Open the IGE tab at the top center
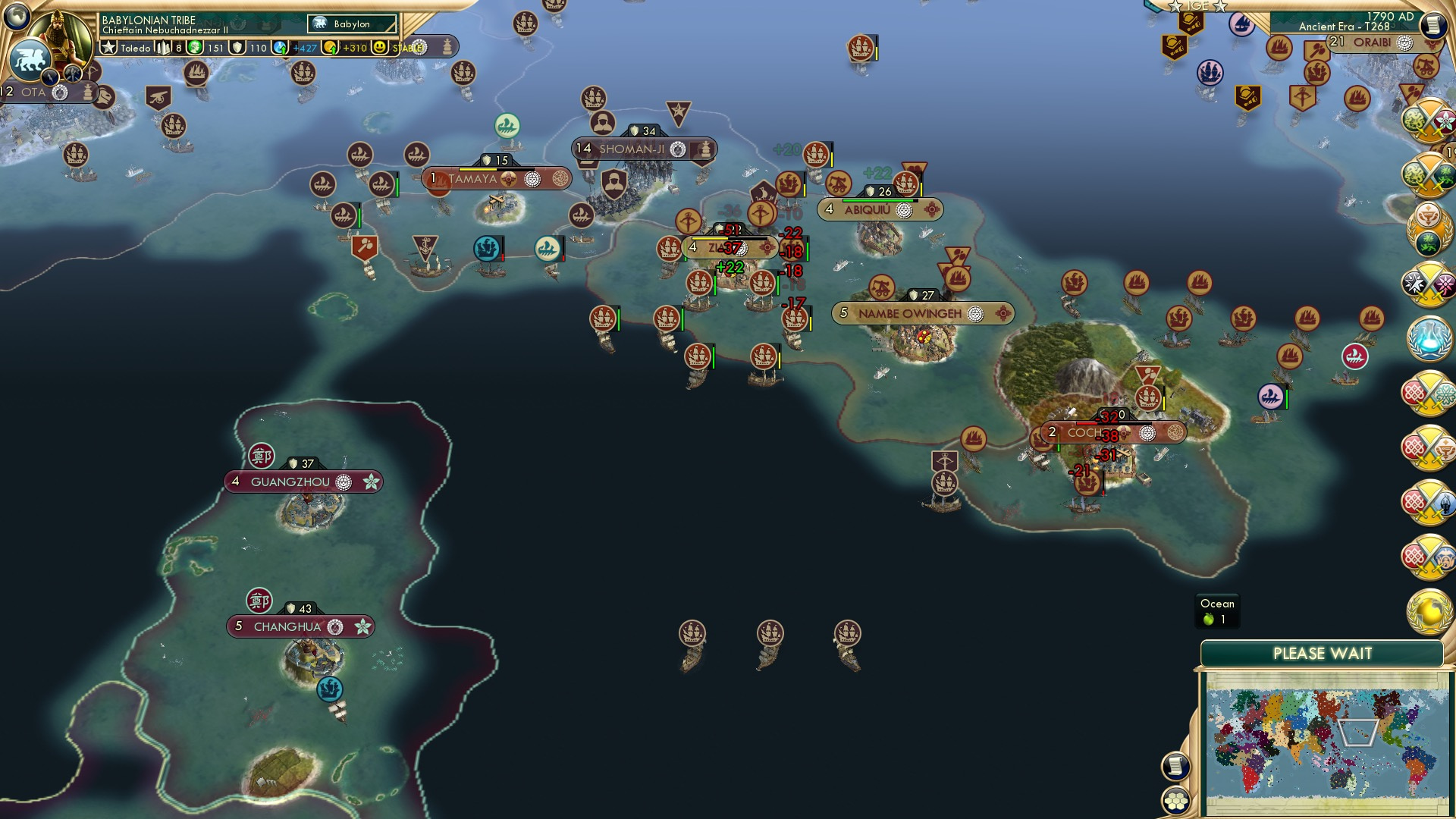The width and height of the screenshot is (1456, 819). [x=1199, y=5]
